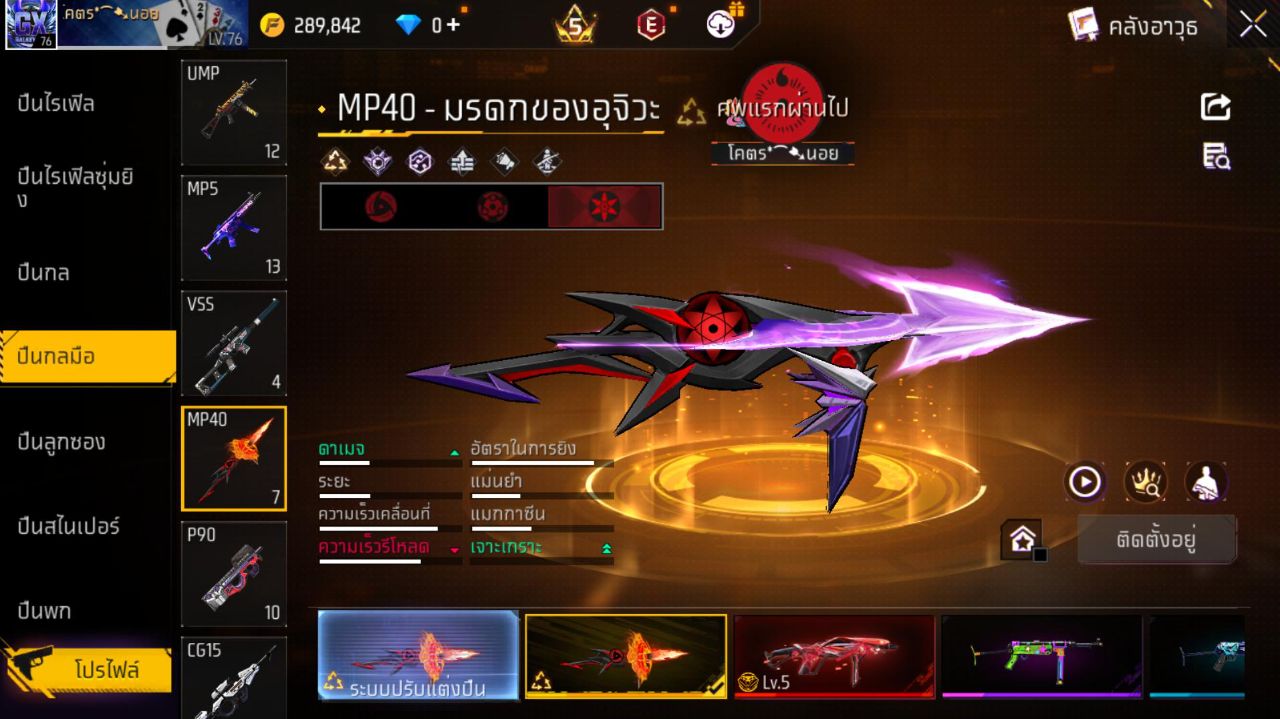Switch to the ปืนไรเฟิล category

(x=57, y=103)
